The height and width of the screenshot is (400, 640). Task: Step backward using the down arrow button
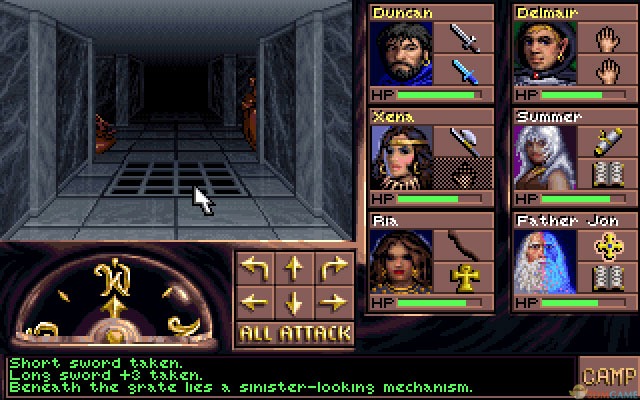pyautogui.click(x=294, y=301)
